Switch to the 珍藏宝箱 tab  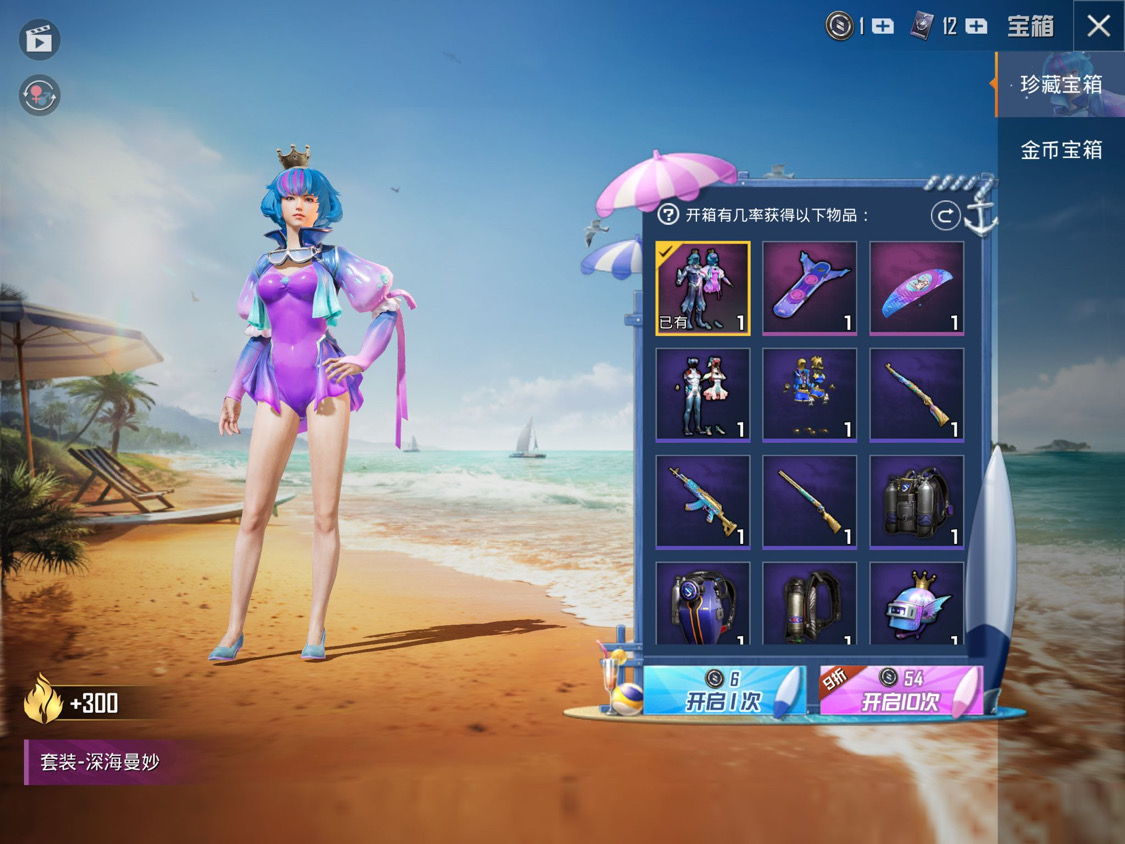[1060, 84]
